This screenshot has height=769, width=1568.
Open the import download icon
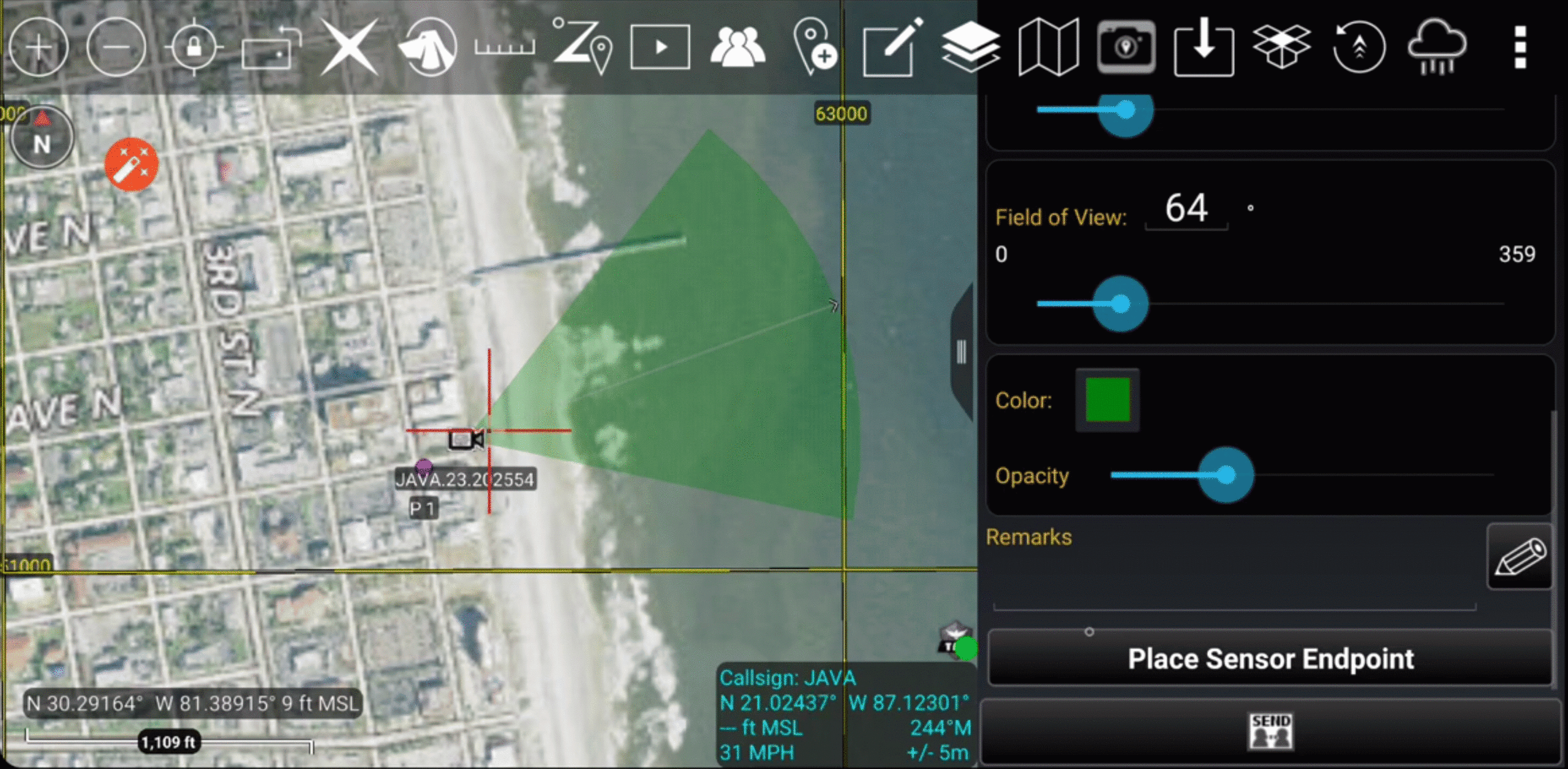pos(1204,47)
